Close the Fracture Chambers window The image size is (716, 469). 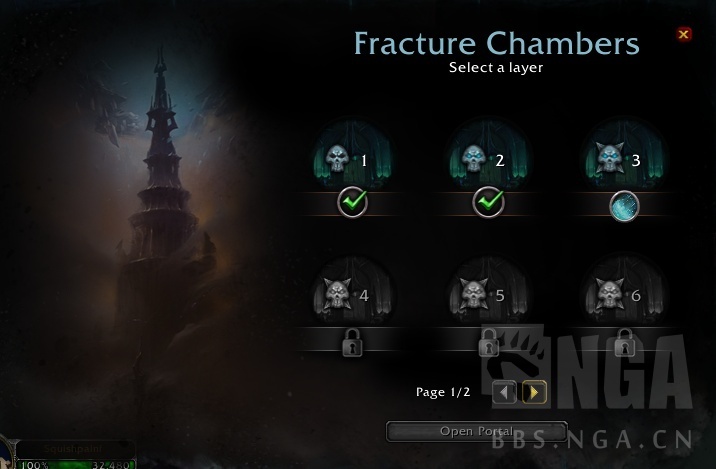coord(684,34)
